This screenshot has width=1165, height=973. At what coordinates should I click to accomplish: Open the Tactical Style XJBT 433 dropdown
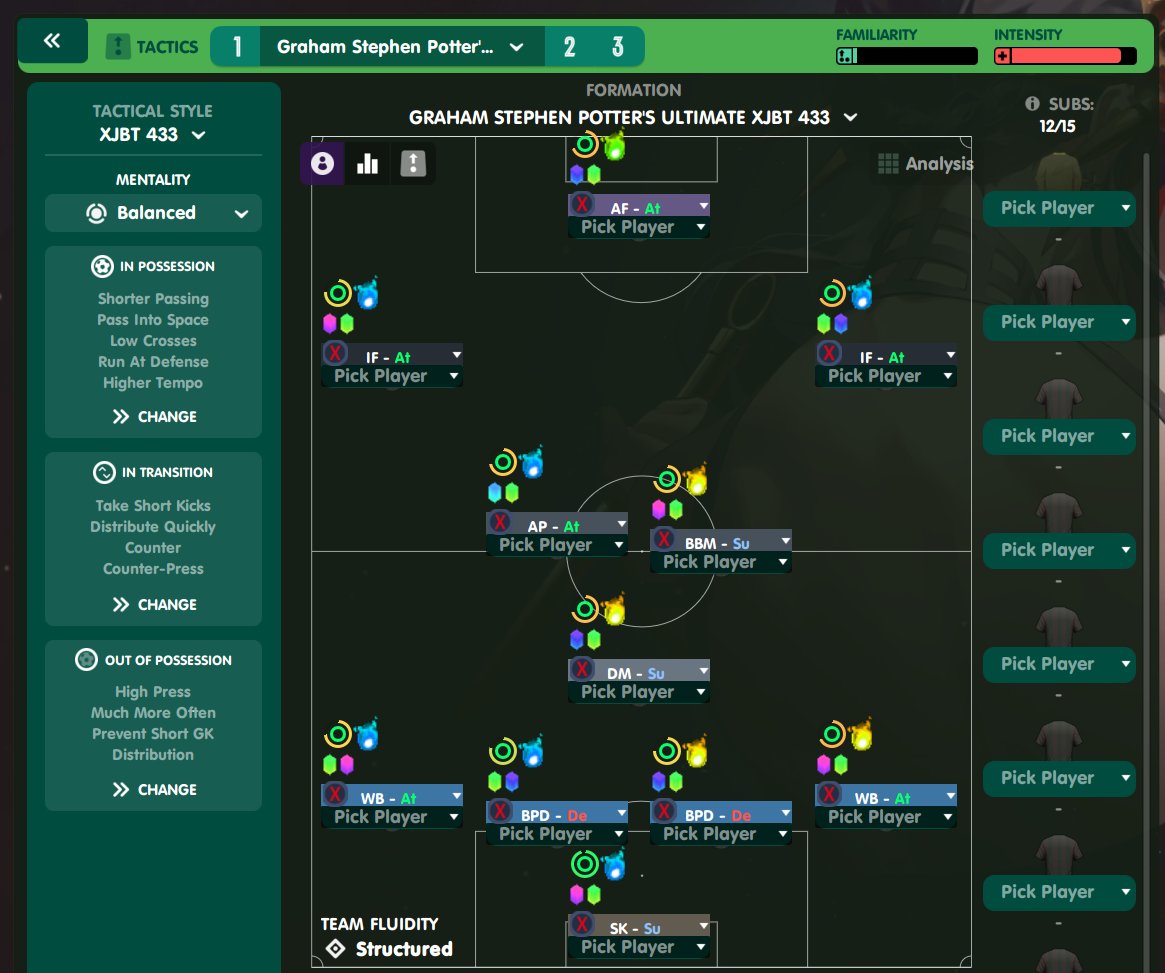(x=153, y=135)
